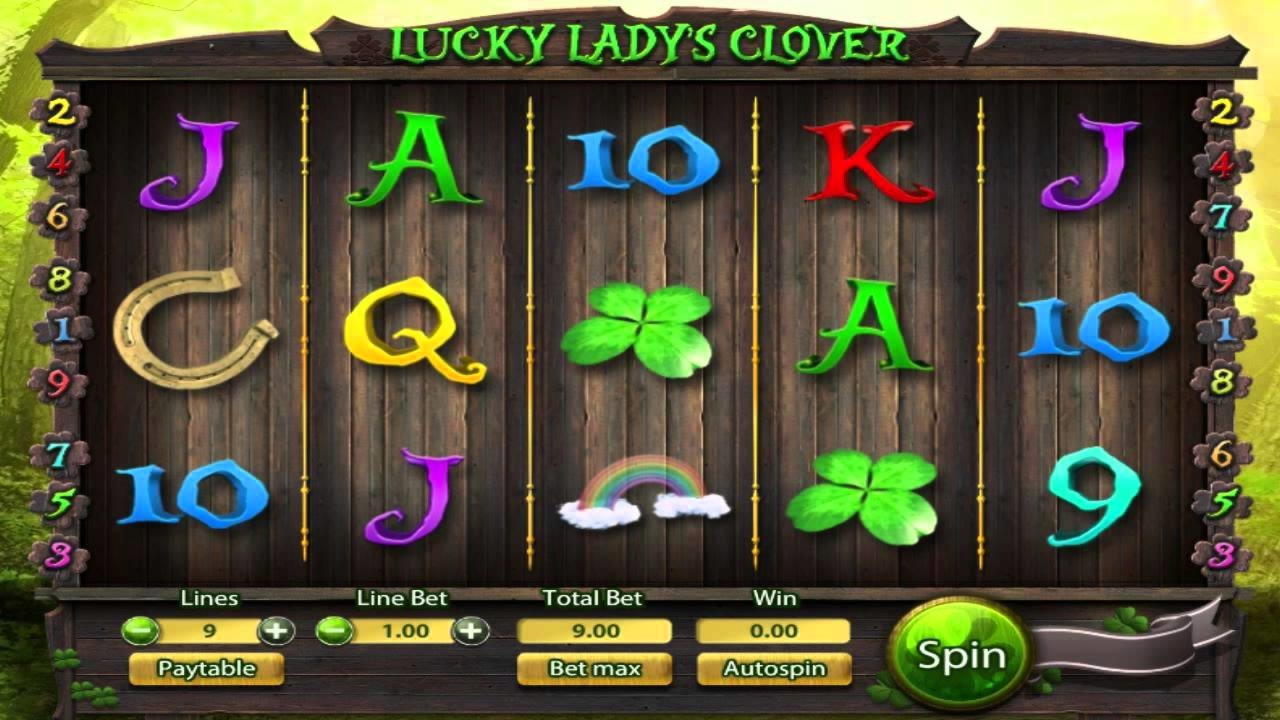Decrease the number of Lines
This screenshot has width=1280, height=720.
[141, 630]
